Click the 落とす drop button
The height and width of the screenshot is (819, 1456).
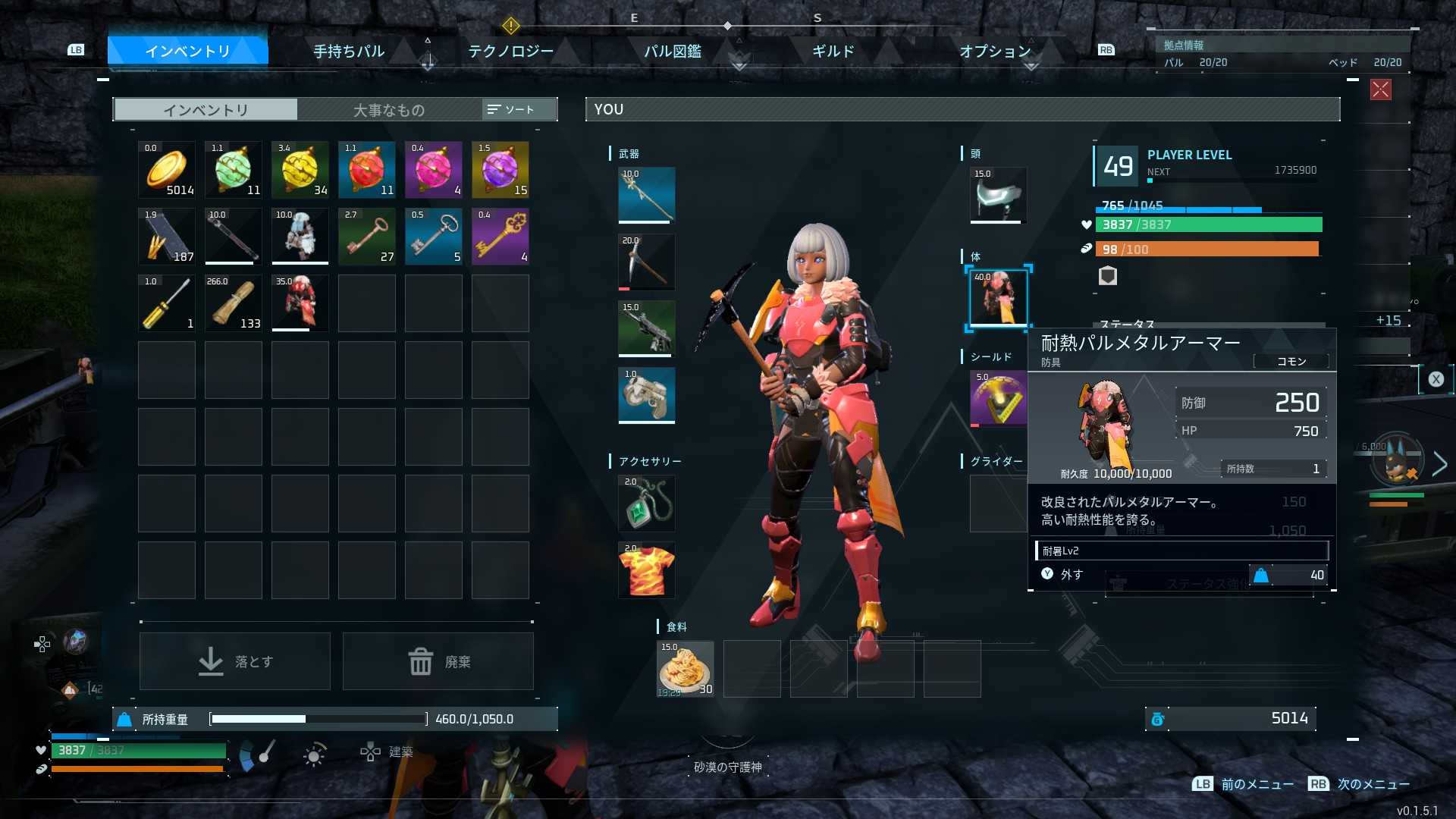point(235,661)
